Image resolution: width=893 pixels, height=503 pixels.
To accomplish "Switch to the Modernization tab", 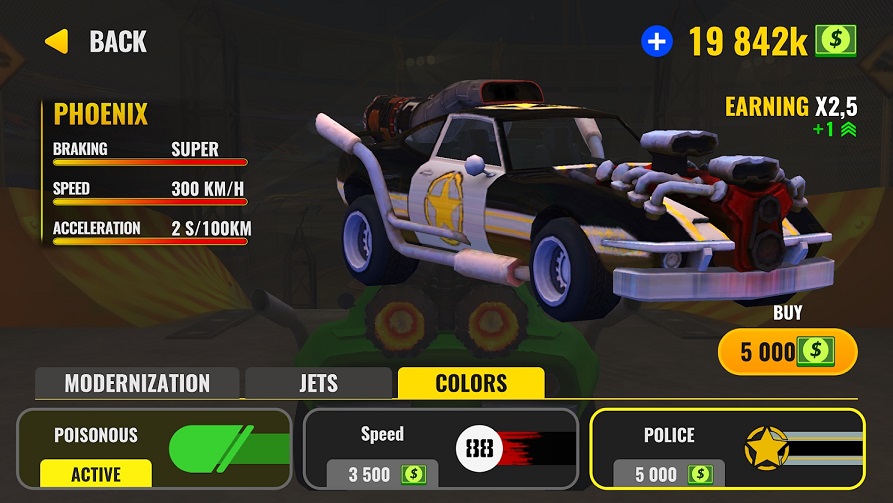I will 137,383.
